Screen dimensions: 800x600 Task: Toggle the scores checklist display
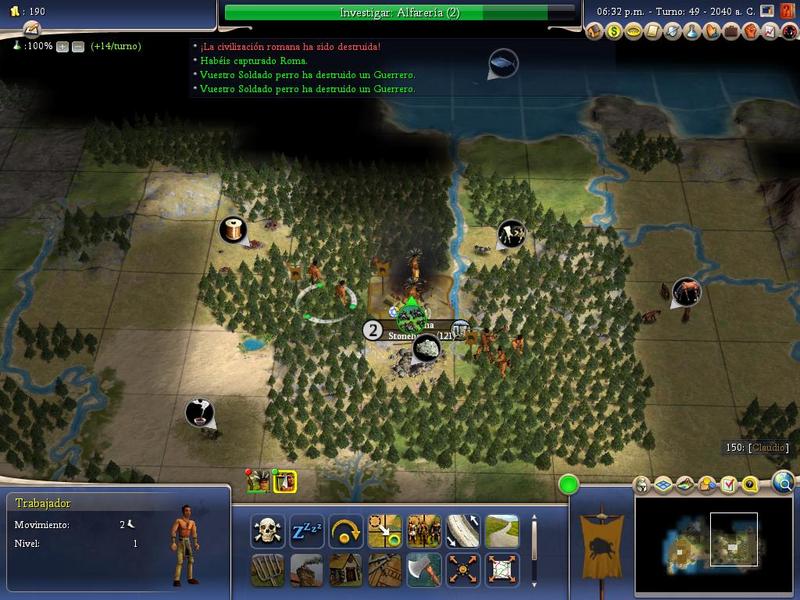(729, 485)
